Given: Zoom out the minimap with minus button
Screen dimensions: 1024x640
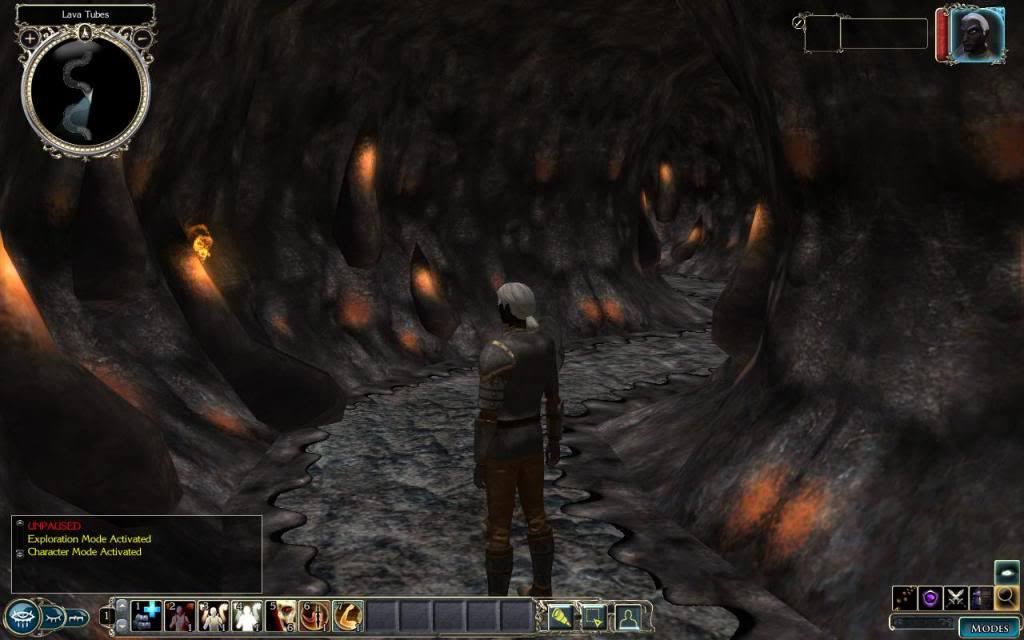Looking at the screenshot, I should [x=142, y=38].
